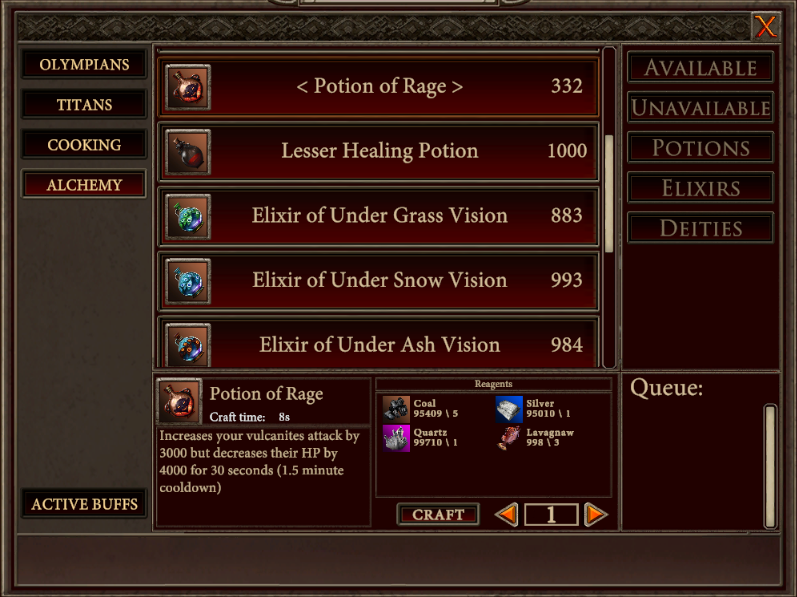
Task: Select the Potion of Rage recipe
Action: coord(379,87)
